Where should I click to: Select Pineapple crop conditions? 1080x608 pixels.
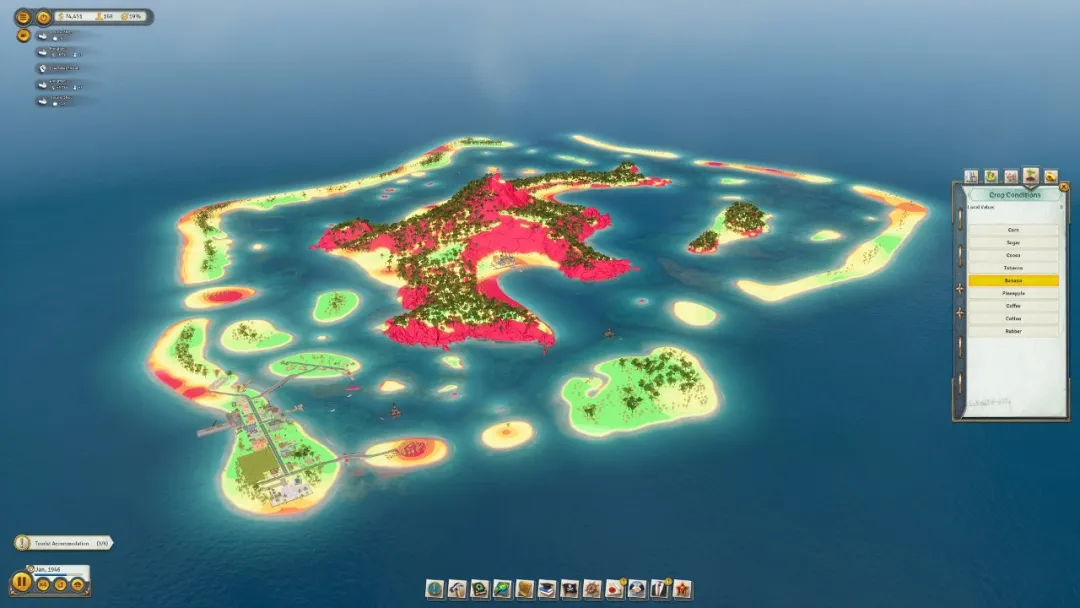(x=1013, y=294)
